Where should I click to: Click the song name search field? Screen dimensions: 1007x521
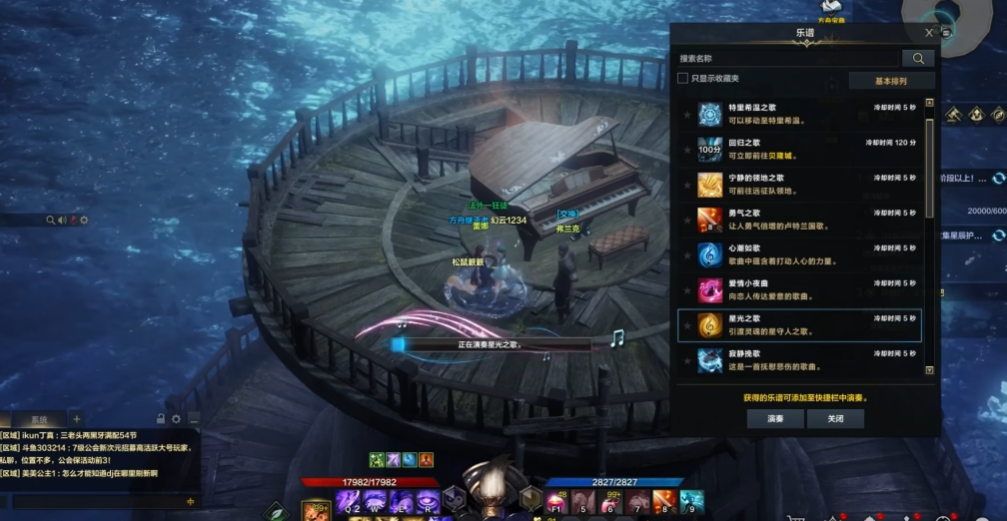click(x=785, y=59)
